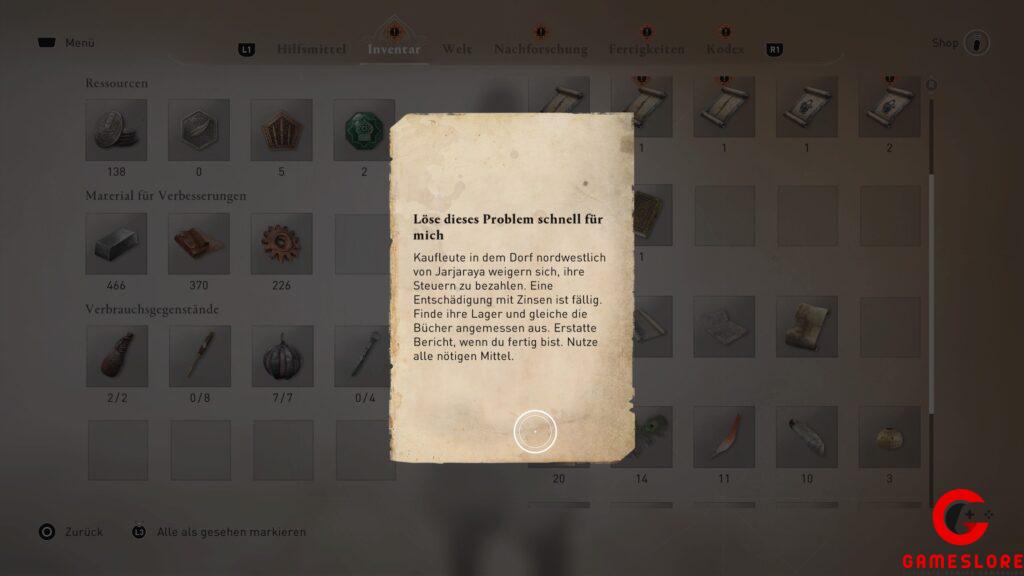Go to the Kodex tab
Image resolution: width=1024 pixels, height=576 pixels.
725,48
